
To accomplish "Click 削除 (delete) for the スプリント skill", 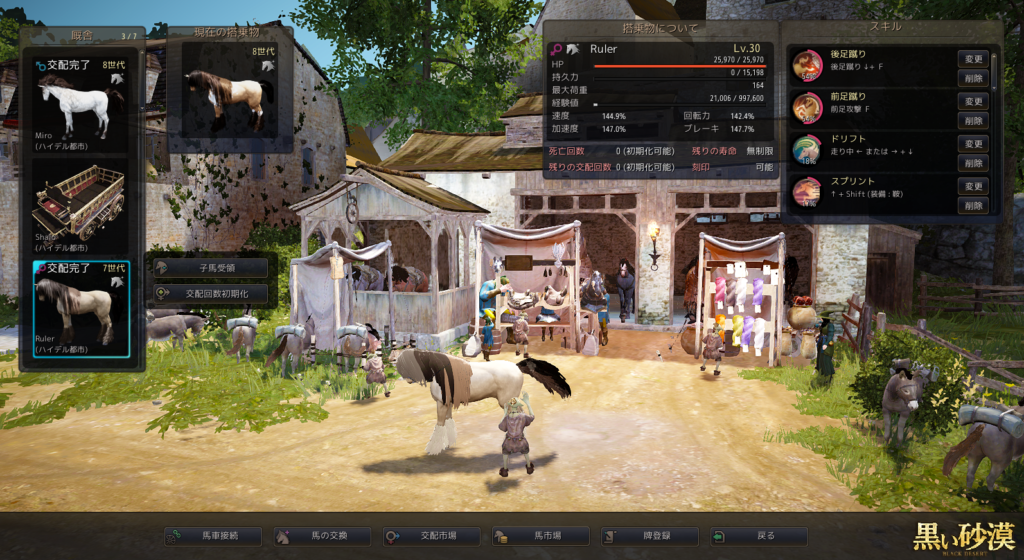I will click(973, 205).
